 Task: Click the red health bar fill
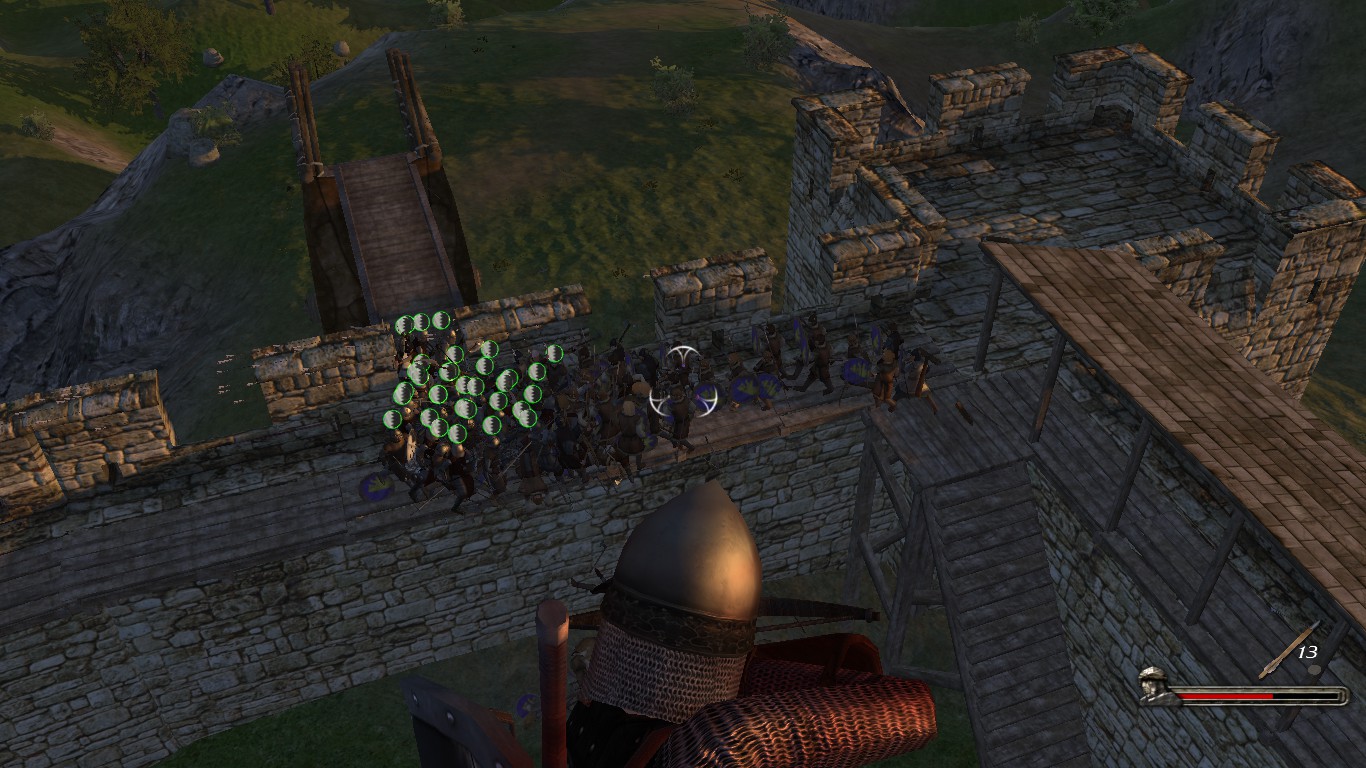[1225, 696]
